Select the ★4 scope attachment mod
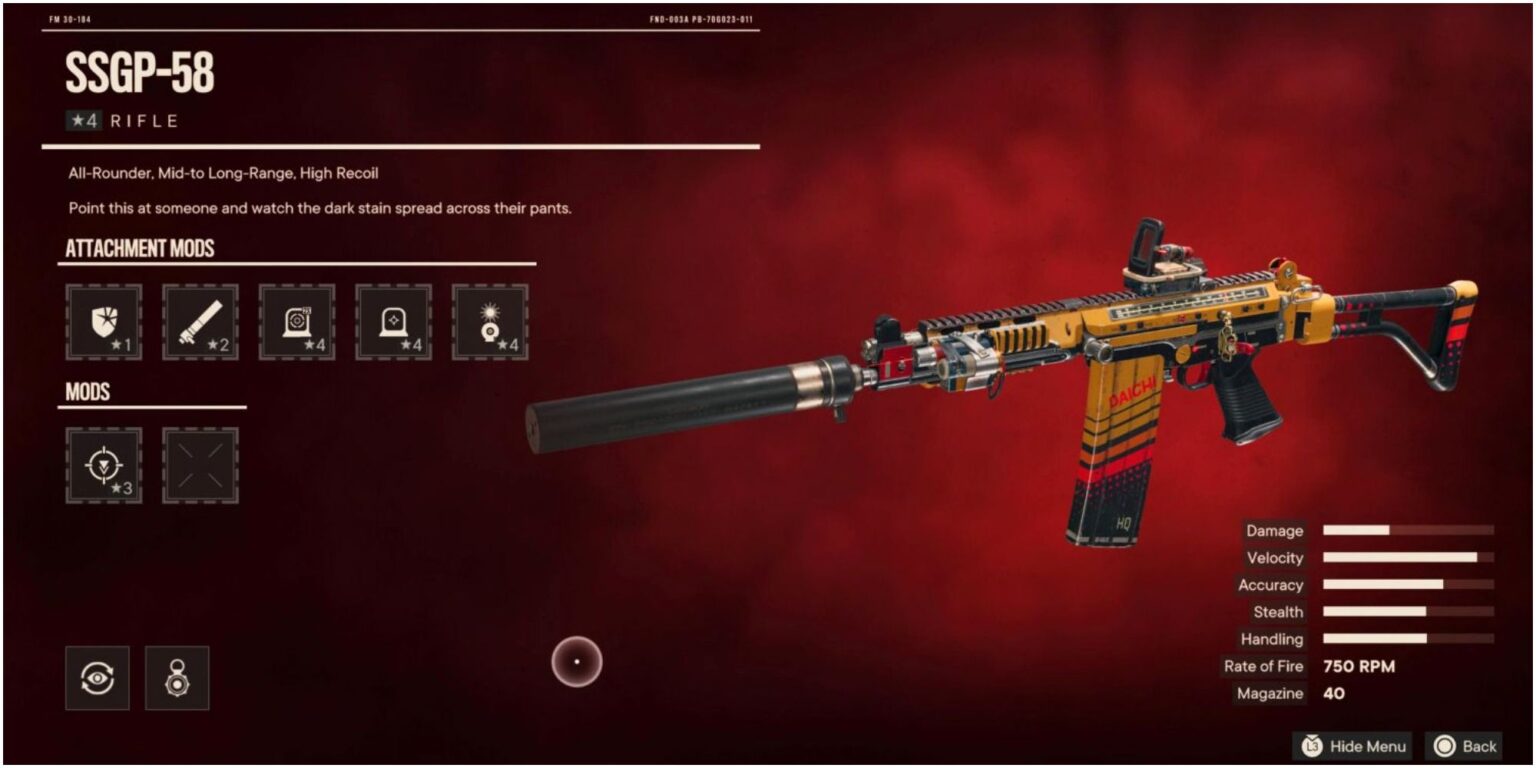 tap(297, 322)
